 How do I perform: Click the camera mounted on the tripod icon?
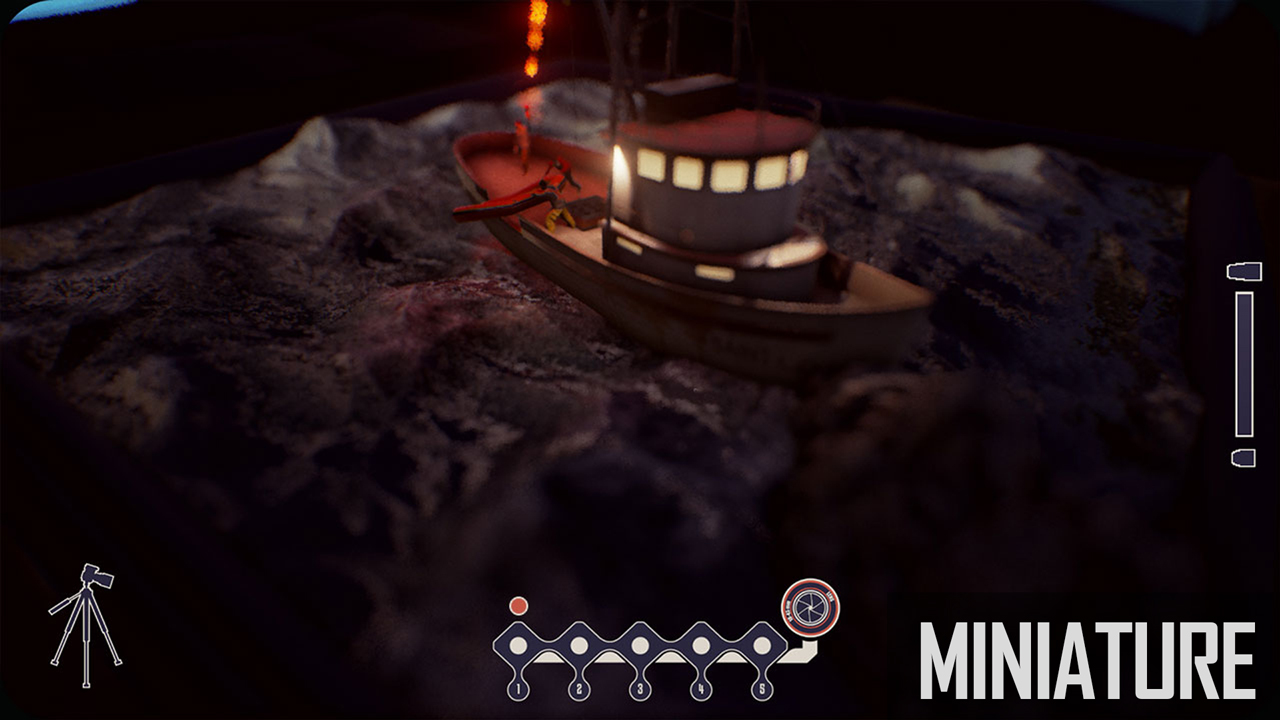coord(95,573)
